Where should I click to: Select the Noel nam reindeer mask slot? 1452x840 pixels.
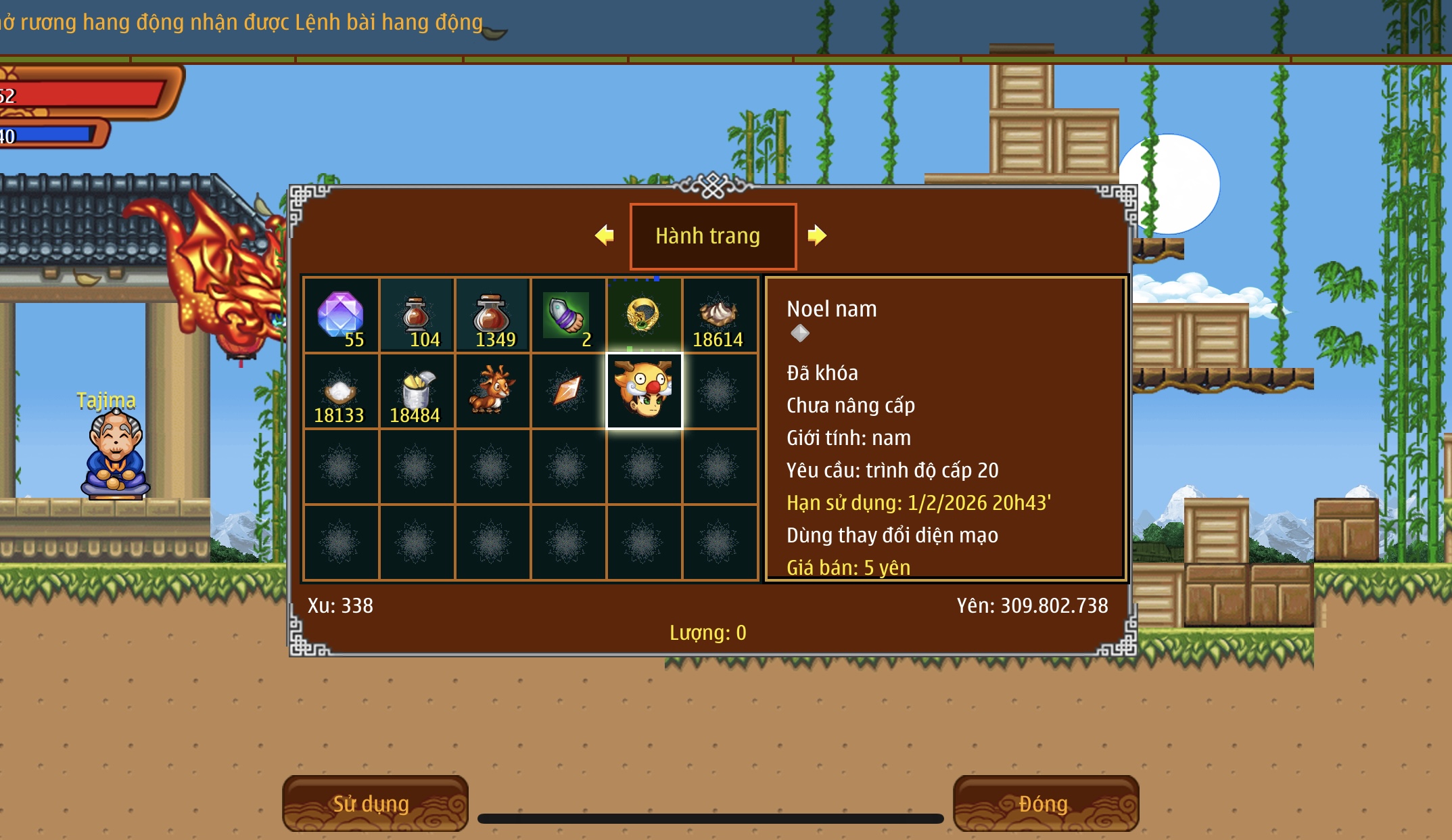644,392
